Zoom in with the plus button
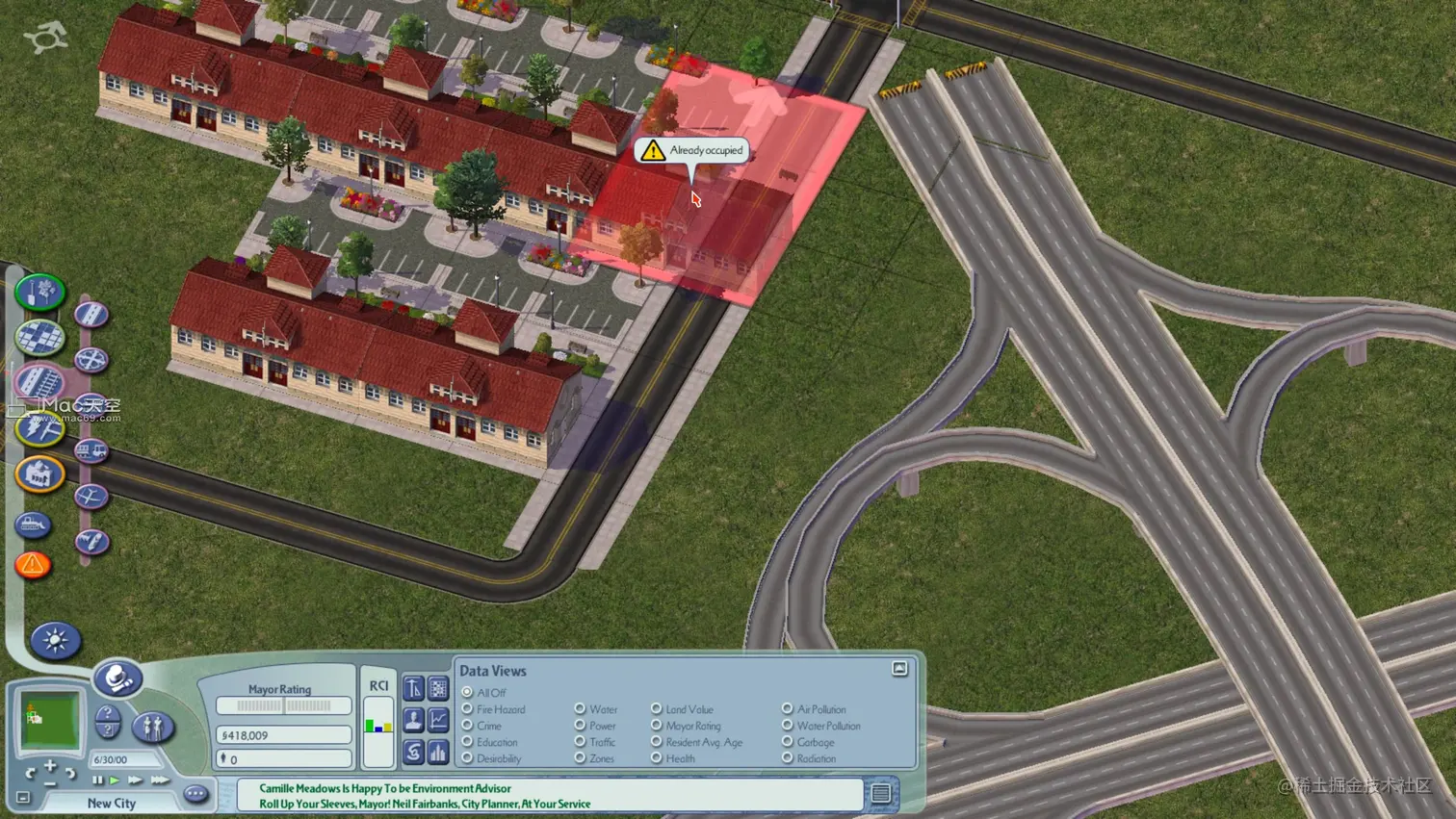 (50, 767)
